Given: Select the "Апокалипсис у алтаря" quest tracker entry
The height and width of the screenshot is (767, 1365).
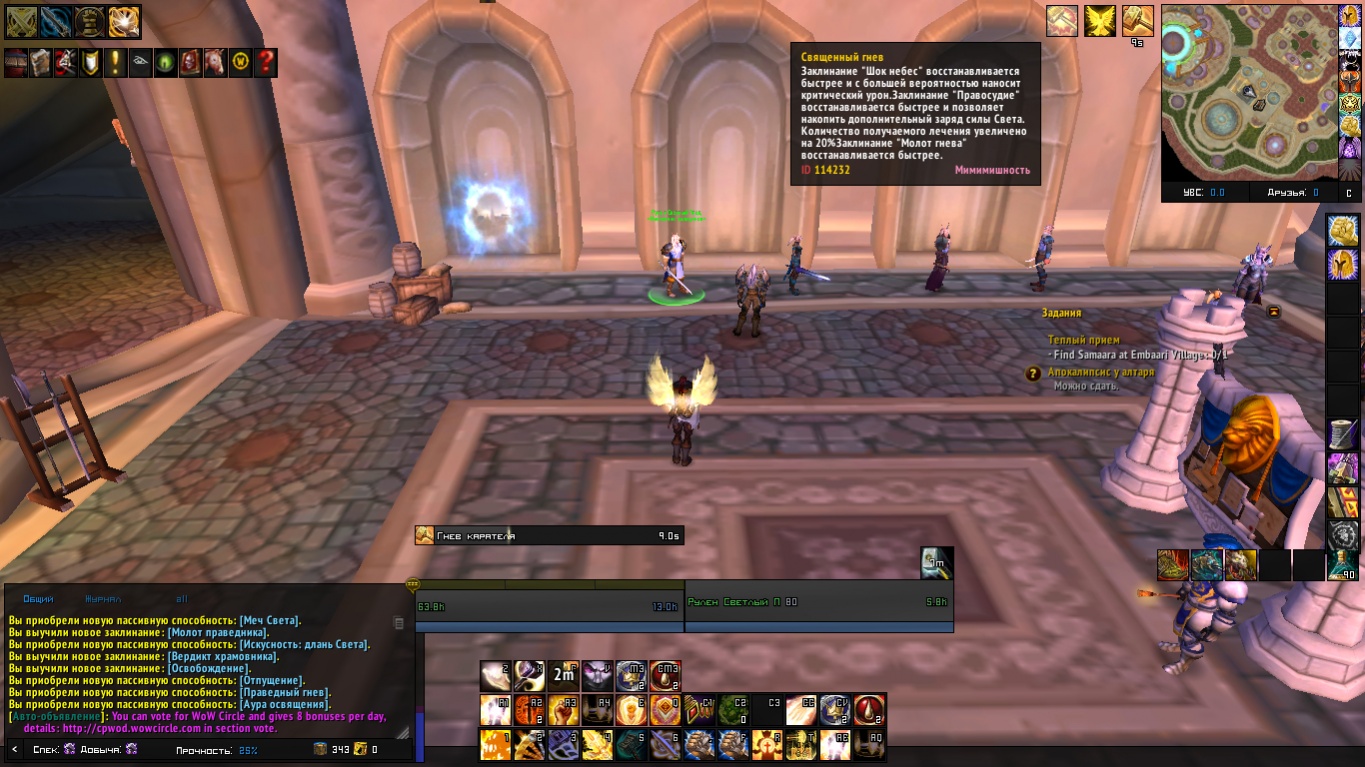Looking at the screenshot, I should pos(1100,372).
